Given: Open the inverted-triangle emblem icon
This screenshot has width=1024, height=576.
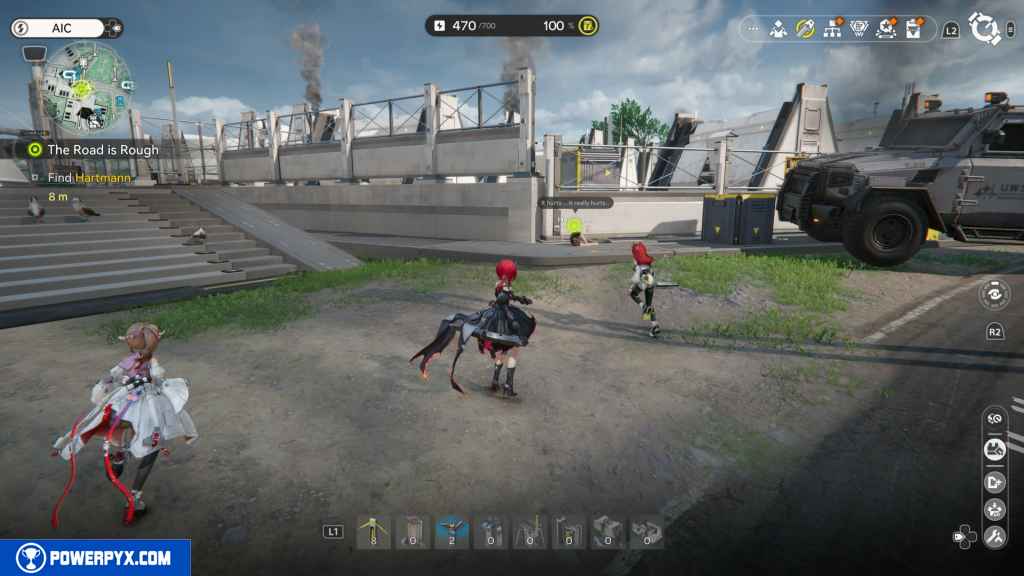Looking at the screenshot, I should click(859, 29).
